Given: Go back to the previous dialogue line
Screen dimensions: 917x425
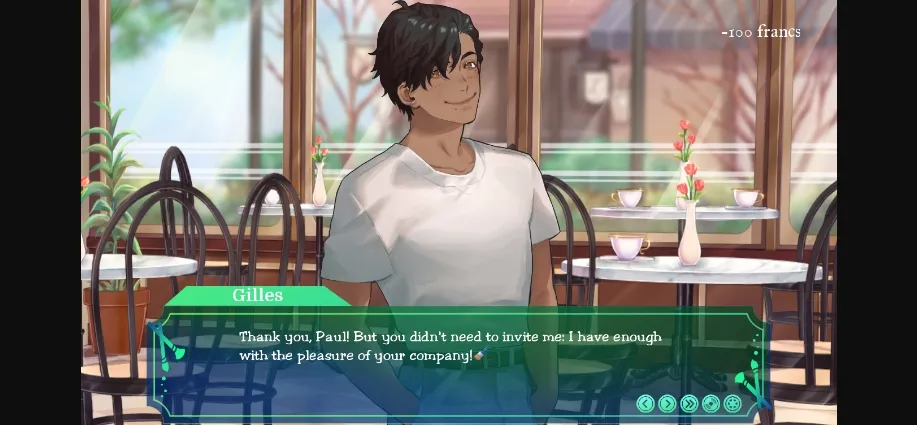Looking at the screenshot, I should pos(645,403).
